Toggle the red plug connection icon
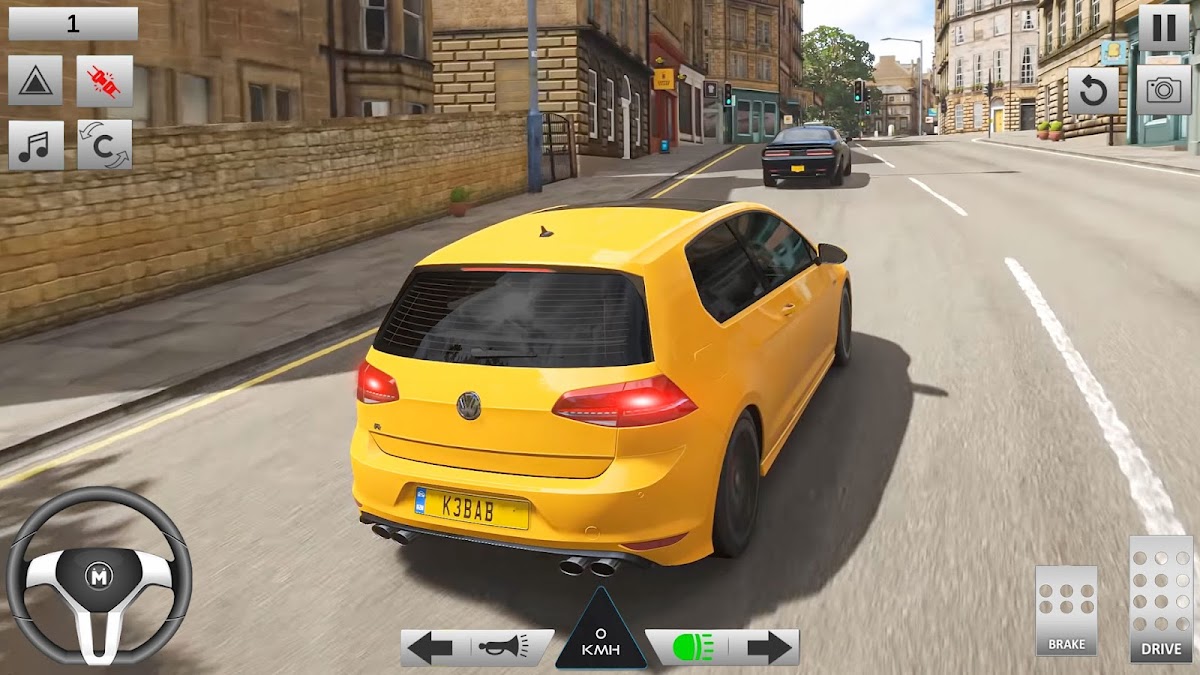1200x675 pixels. (104, 81)
